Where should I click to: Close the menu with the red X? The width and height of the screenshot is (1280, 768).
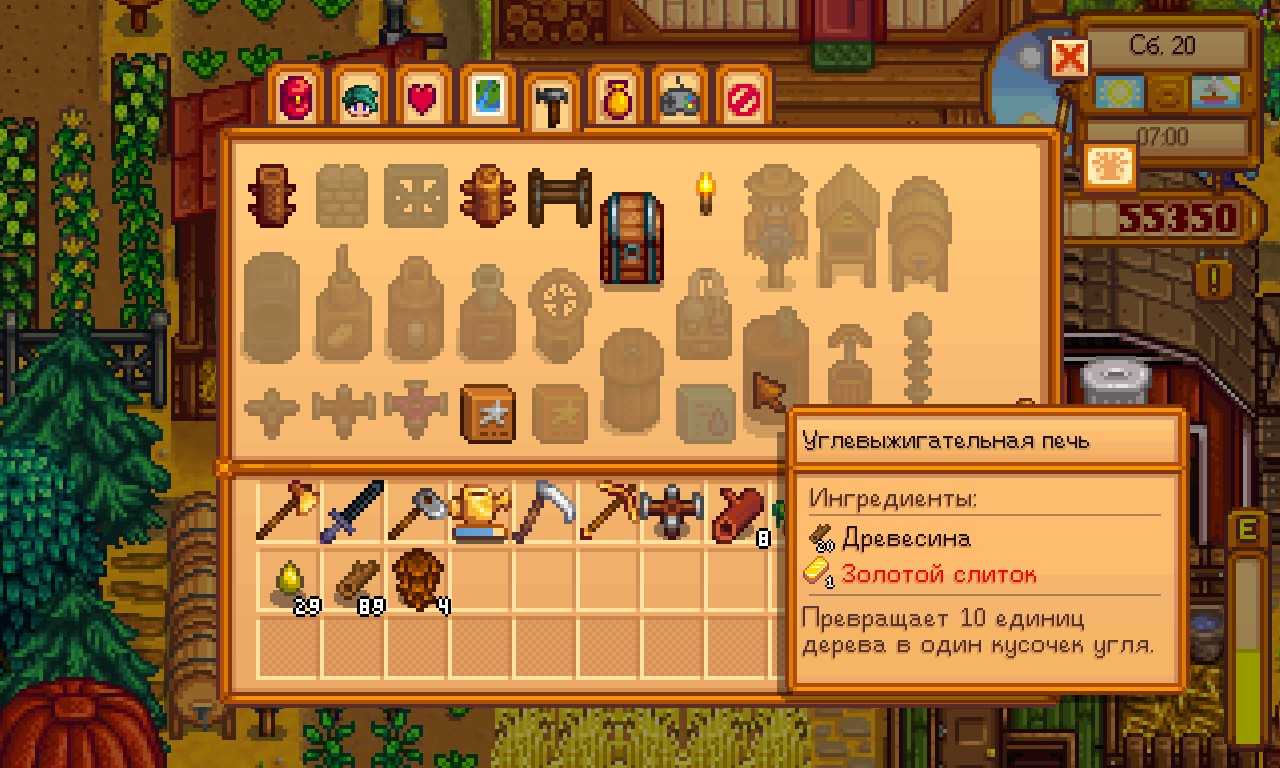click(1068, 58)
